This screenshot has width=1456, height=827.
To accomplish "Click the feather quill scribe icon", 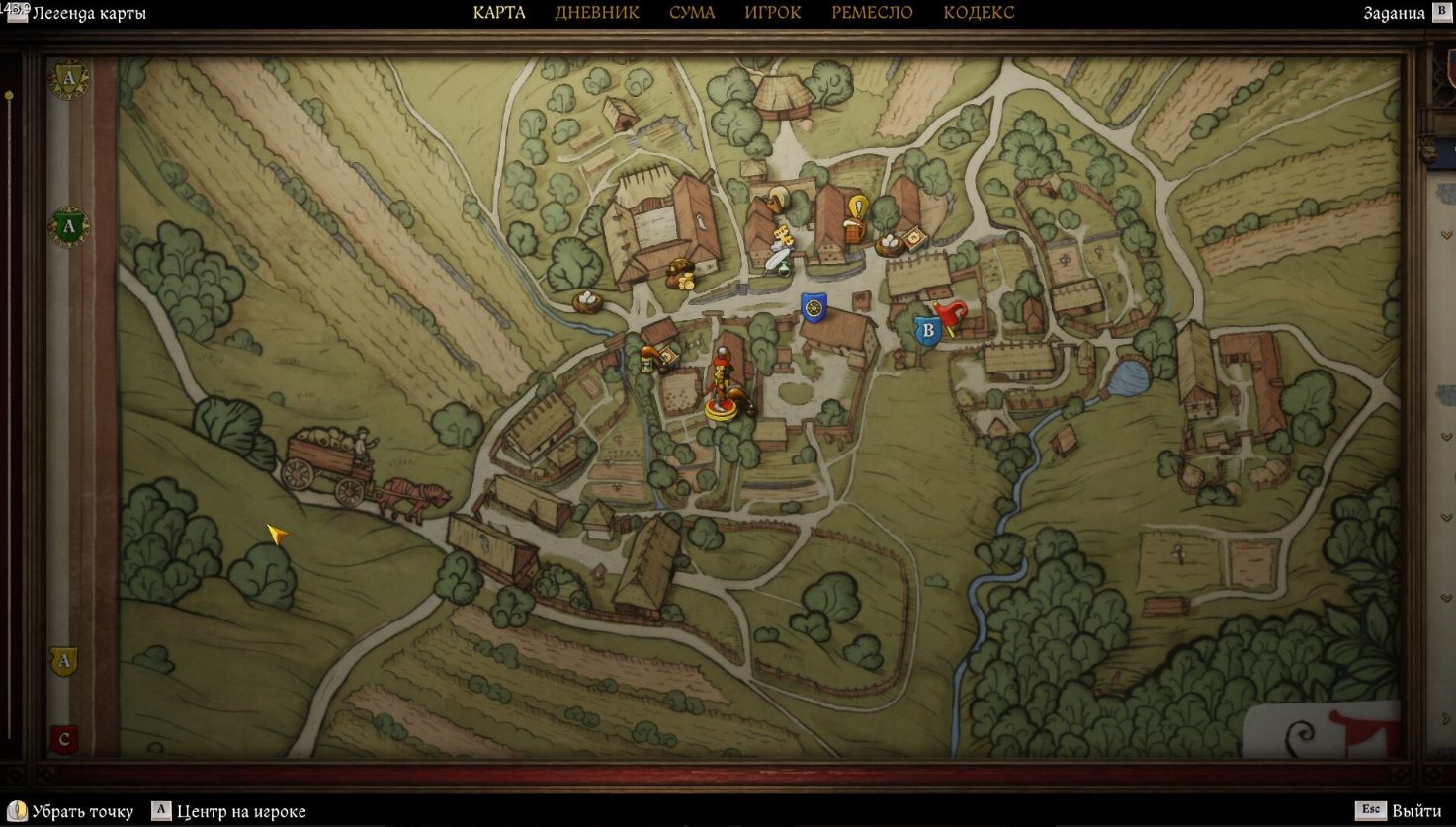I will tap(778, 259).
